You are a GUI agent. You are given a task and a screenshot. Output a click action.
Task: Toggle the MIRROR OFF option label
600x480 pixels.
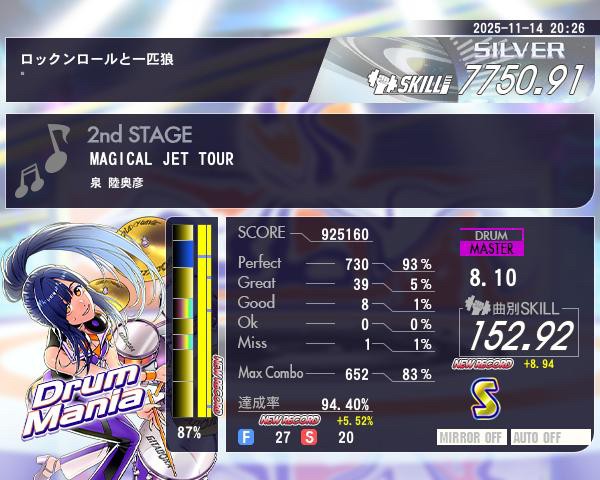point(472,437)
